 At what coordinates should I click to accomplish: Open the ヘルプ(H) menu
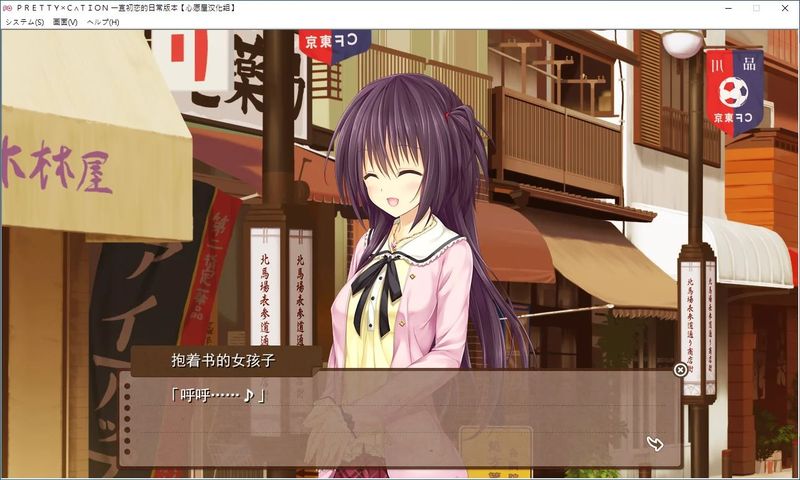coord(103,22)
